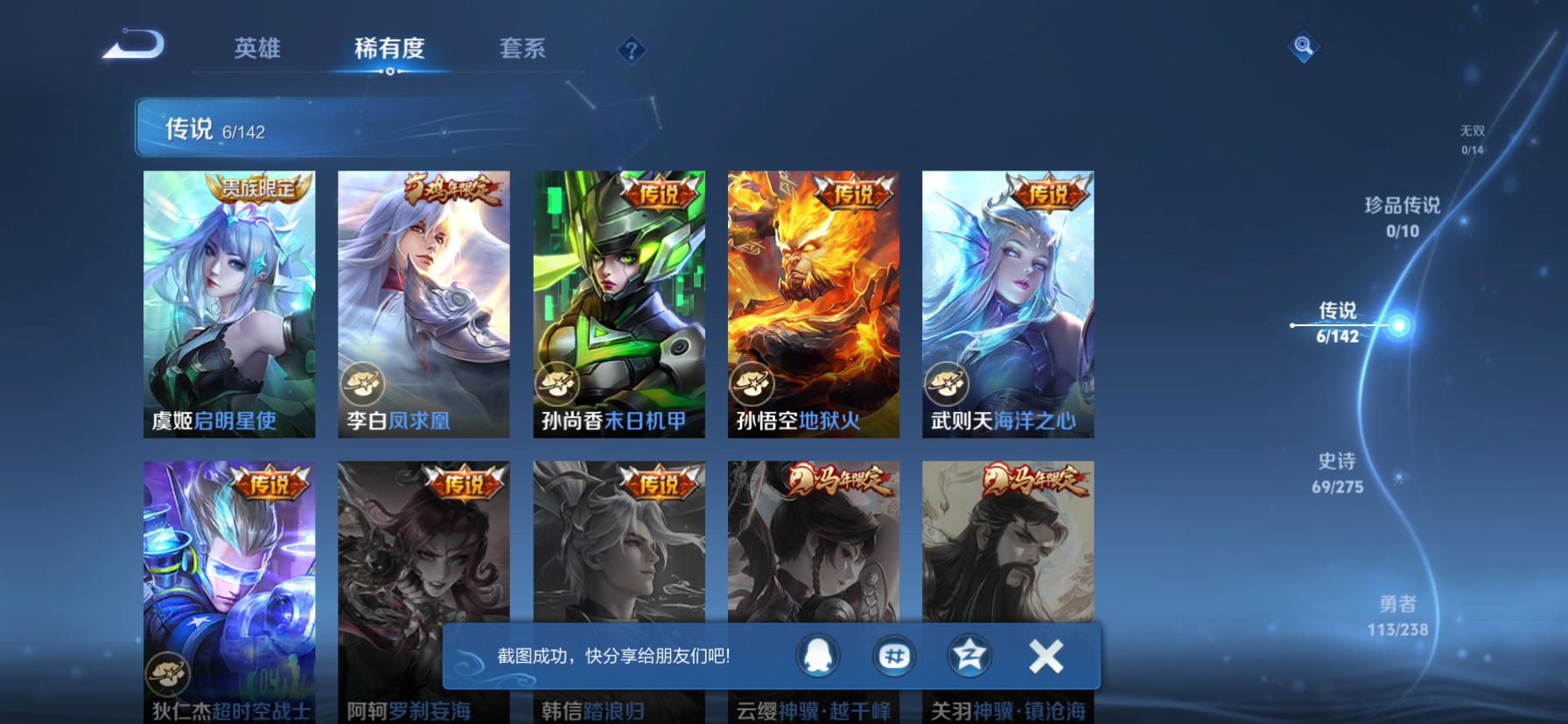Click the glowing 传说 progress marker dot

[1399, 324]
